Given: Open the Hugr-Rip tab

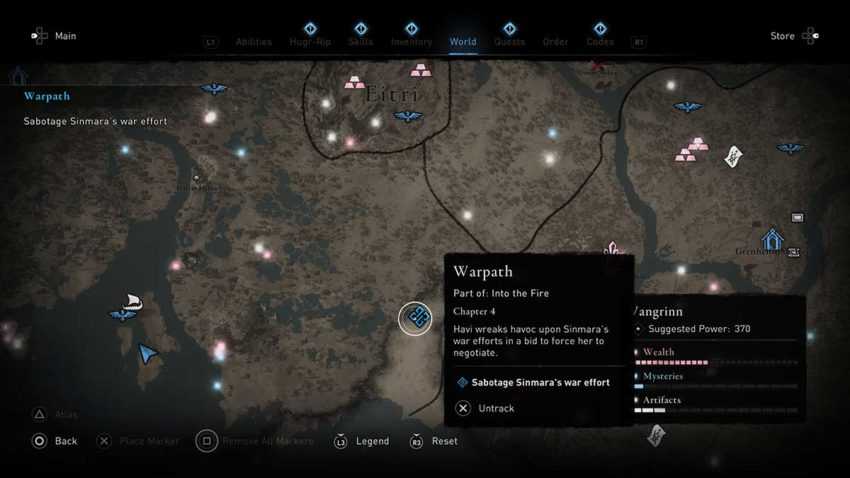Looking at the screenshot, I should (x=310, y=41).
